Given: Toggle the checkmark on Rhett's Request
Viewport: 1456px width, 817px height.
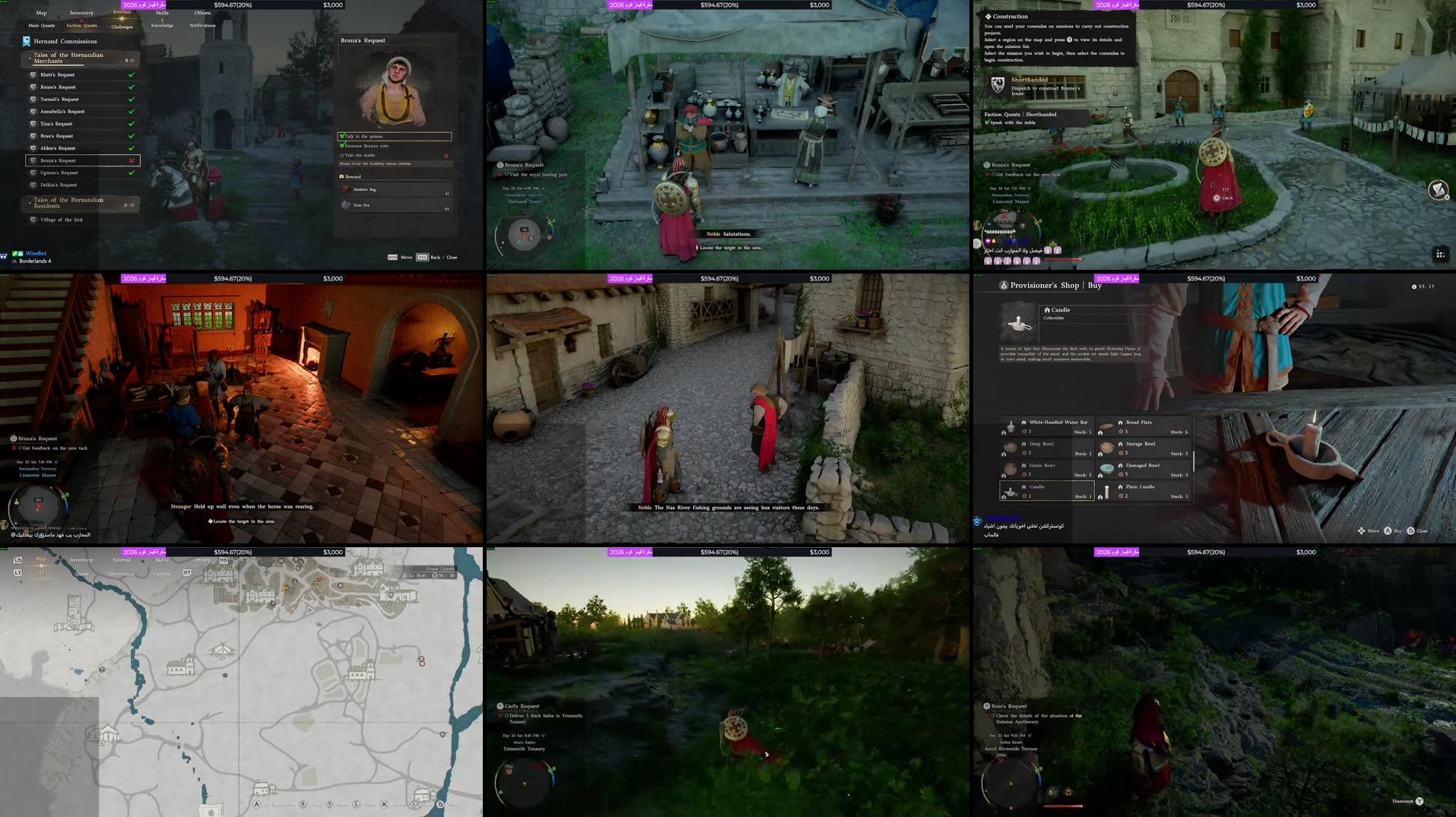Looking at the screenshot, I should (x=131, y=74).
